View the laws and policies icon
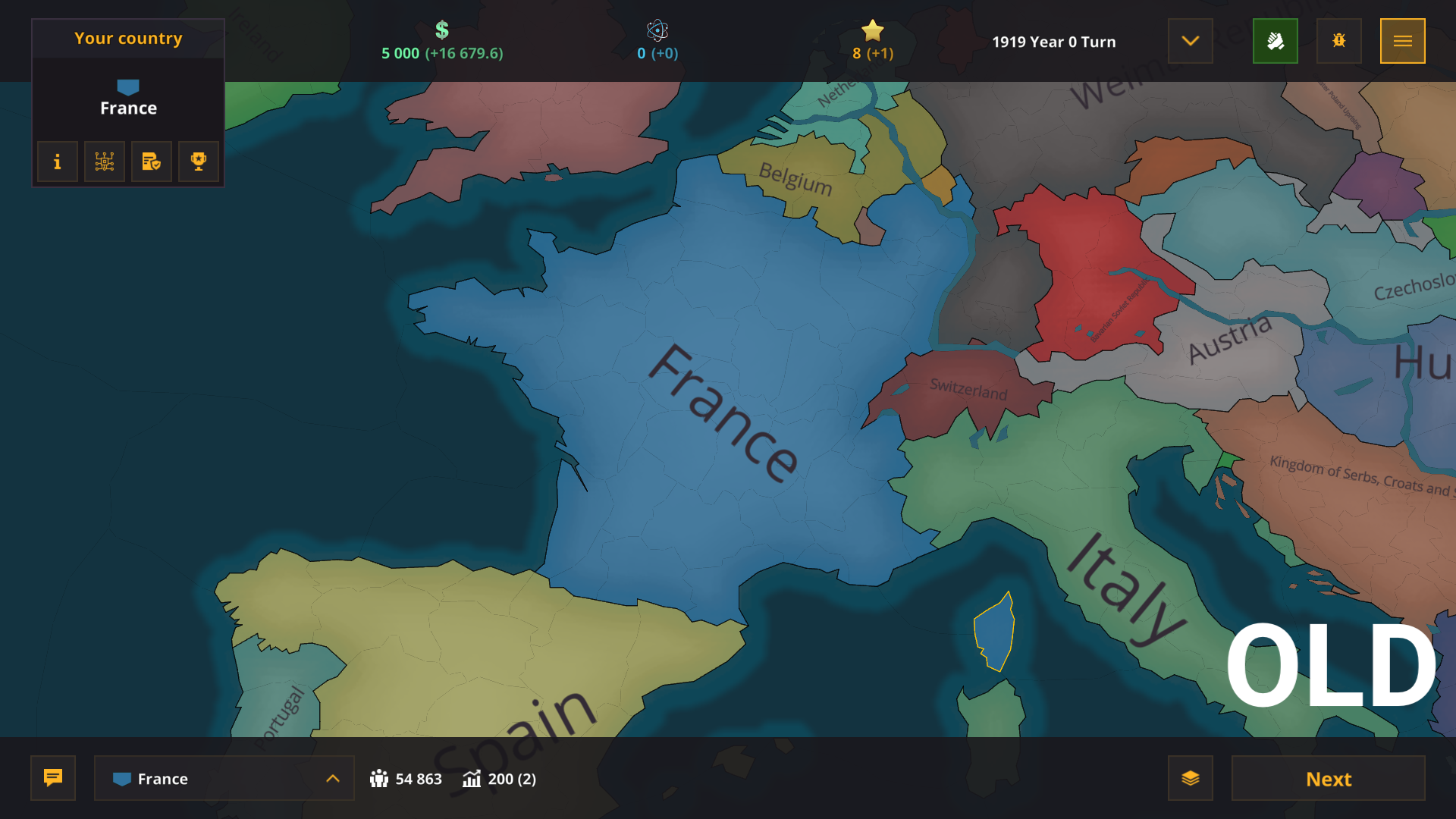This screenshot has height=819, width=1456. (151, 162)
